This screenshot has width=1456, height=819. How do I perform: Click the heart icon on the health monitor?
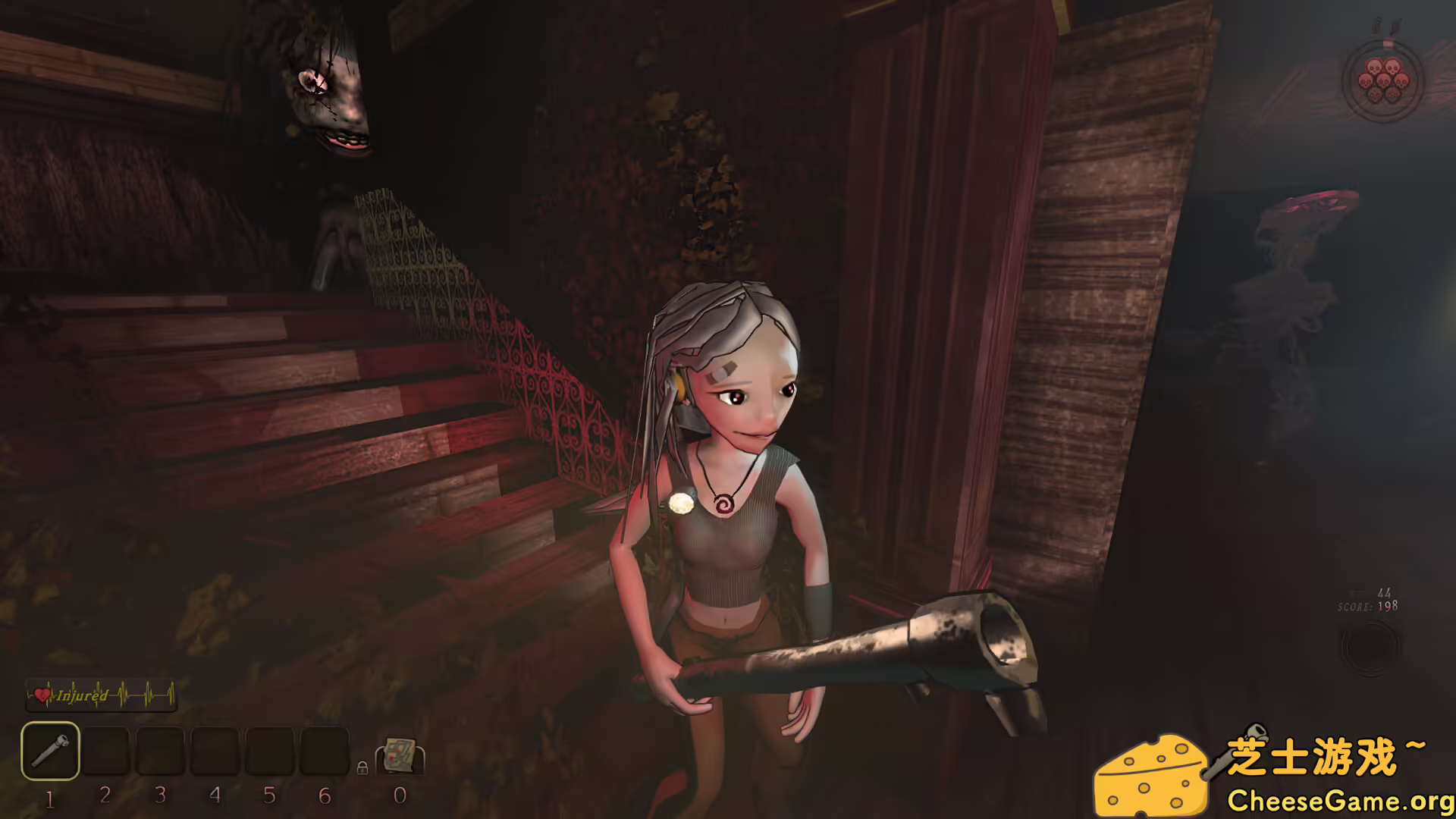[x=42, y=695]
